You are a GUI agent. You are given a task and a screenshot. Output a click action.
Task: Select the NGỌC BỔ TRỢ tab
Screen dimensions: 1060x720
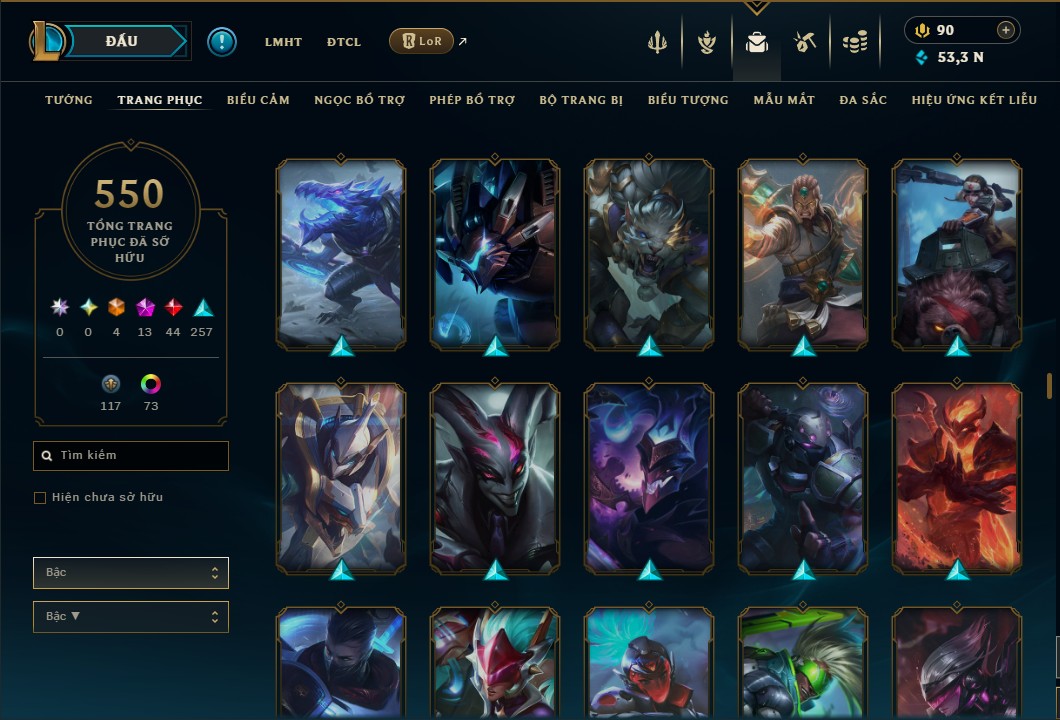(x=359, y=100)
